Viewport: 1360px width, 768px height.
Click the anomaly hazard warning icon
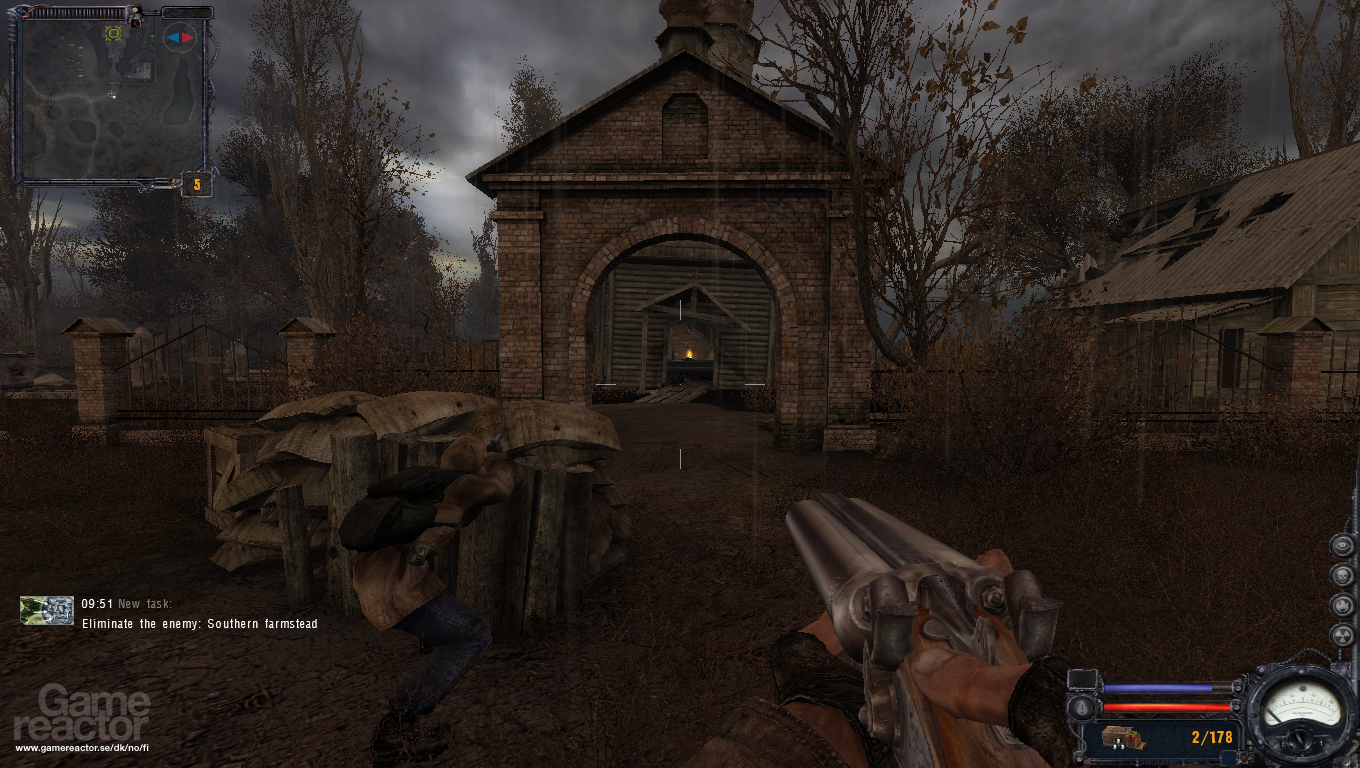(x=1342, y=606)
